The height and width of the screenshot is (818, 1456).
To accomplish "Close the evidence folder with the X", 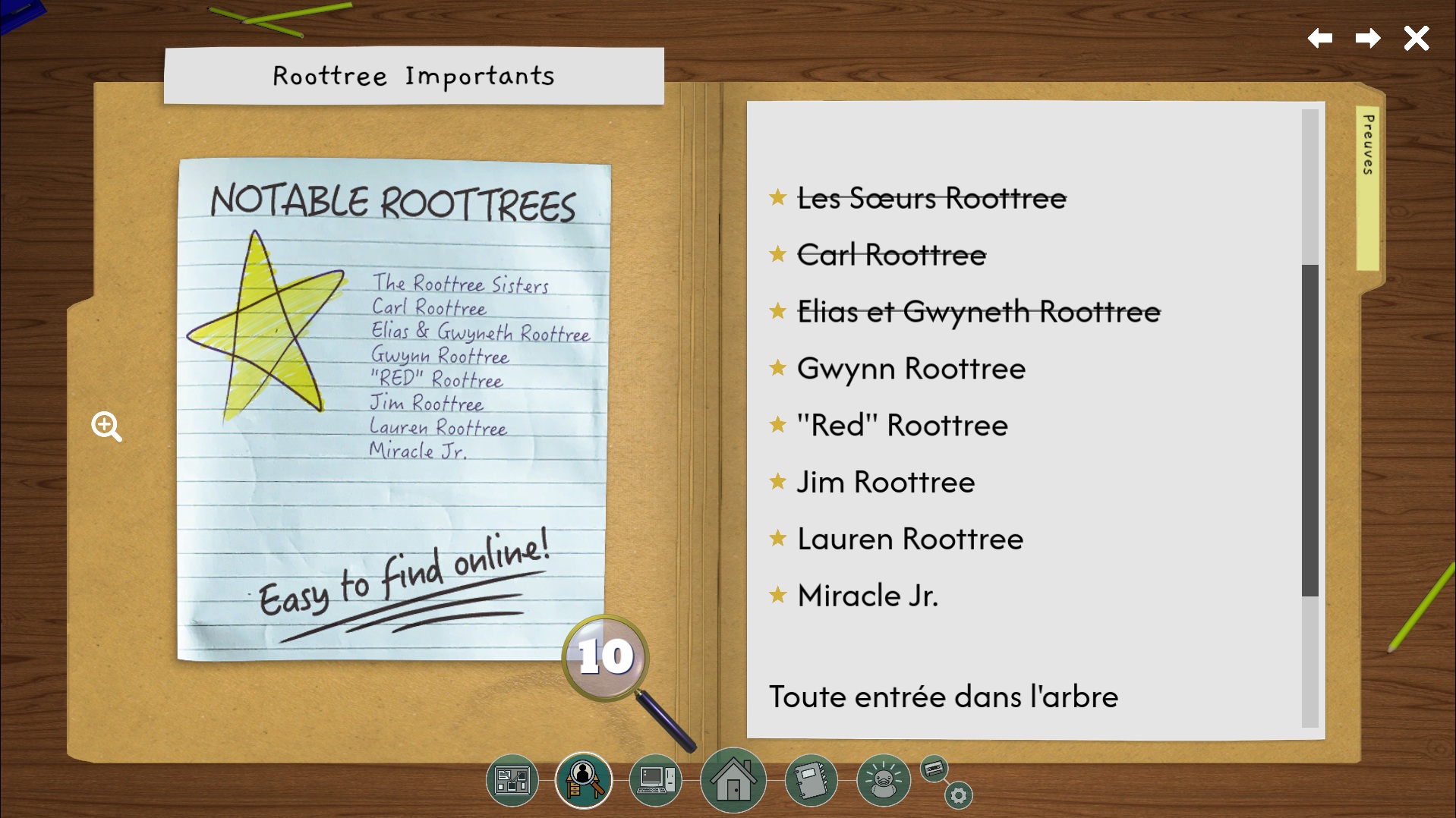I will [x=1416, y=38].
